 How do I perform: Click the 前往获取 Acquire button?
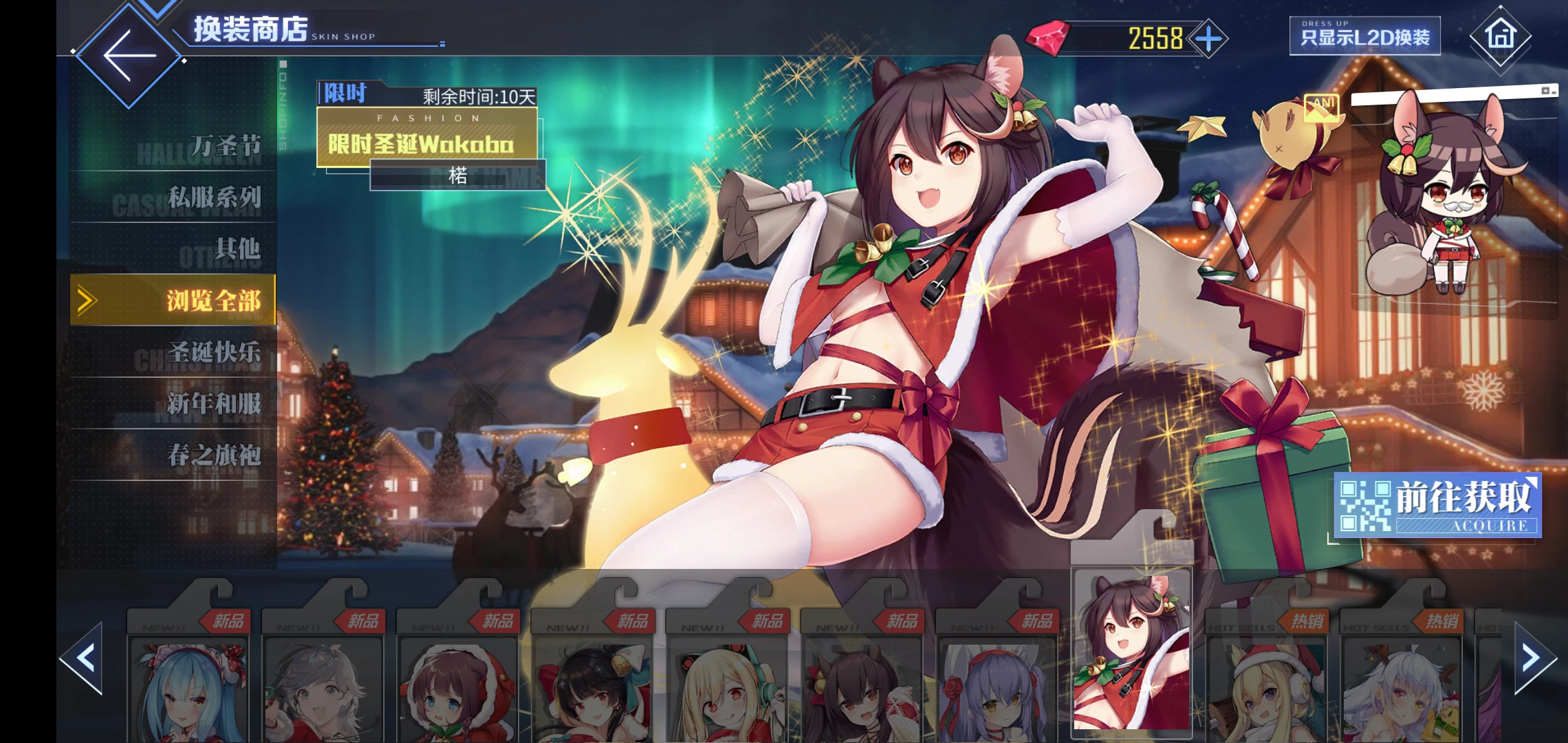pyautogui.click(x=1437, y=506)
